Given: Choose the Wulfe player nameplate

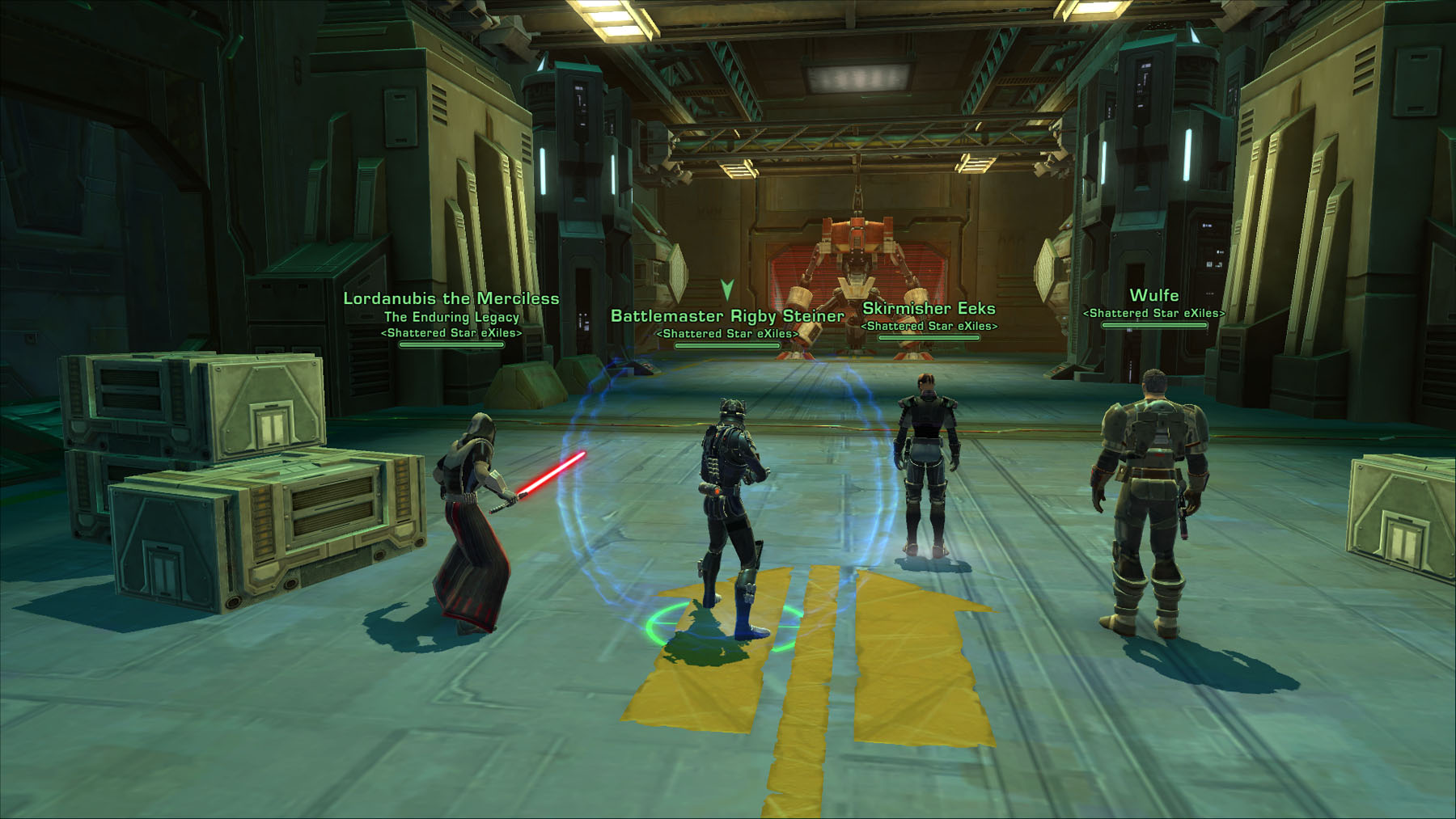Looking at the screenshot, I should tap(1153, 296).
